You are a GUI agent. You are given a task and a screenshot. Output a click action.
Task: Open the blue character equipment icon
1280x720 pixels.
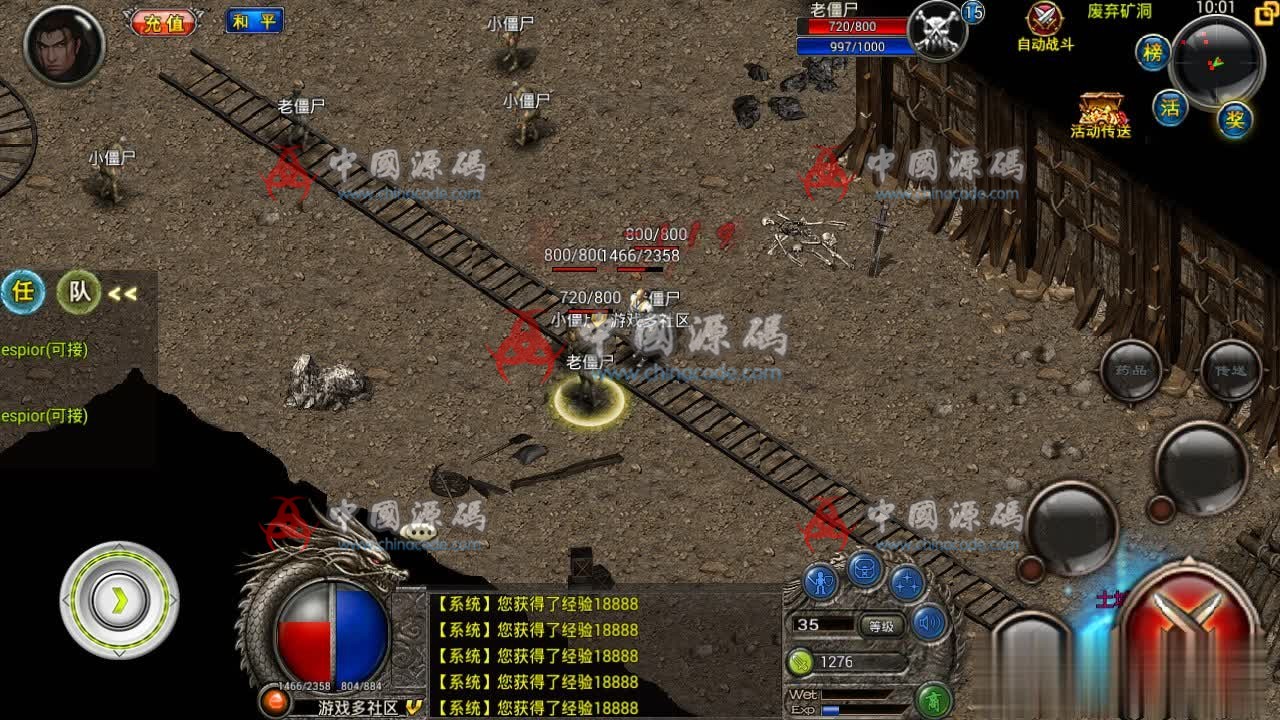tap(821, 583)
